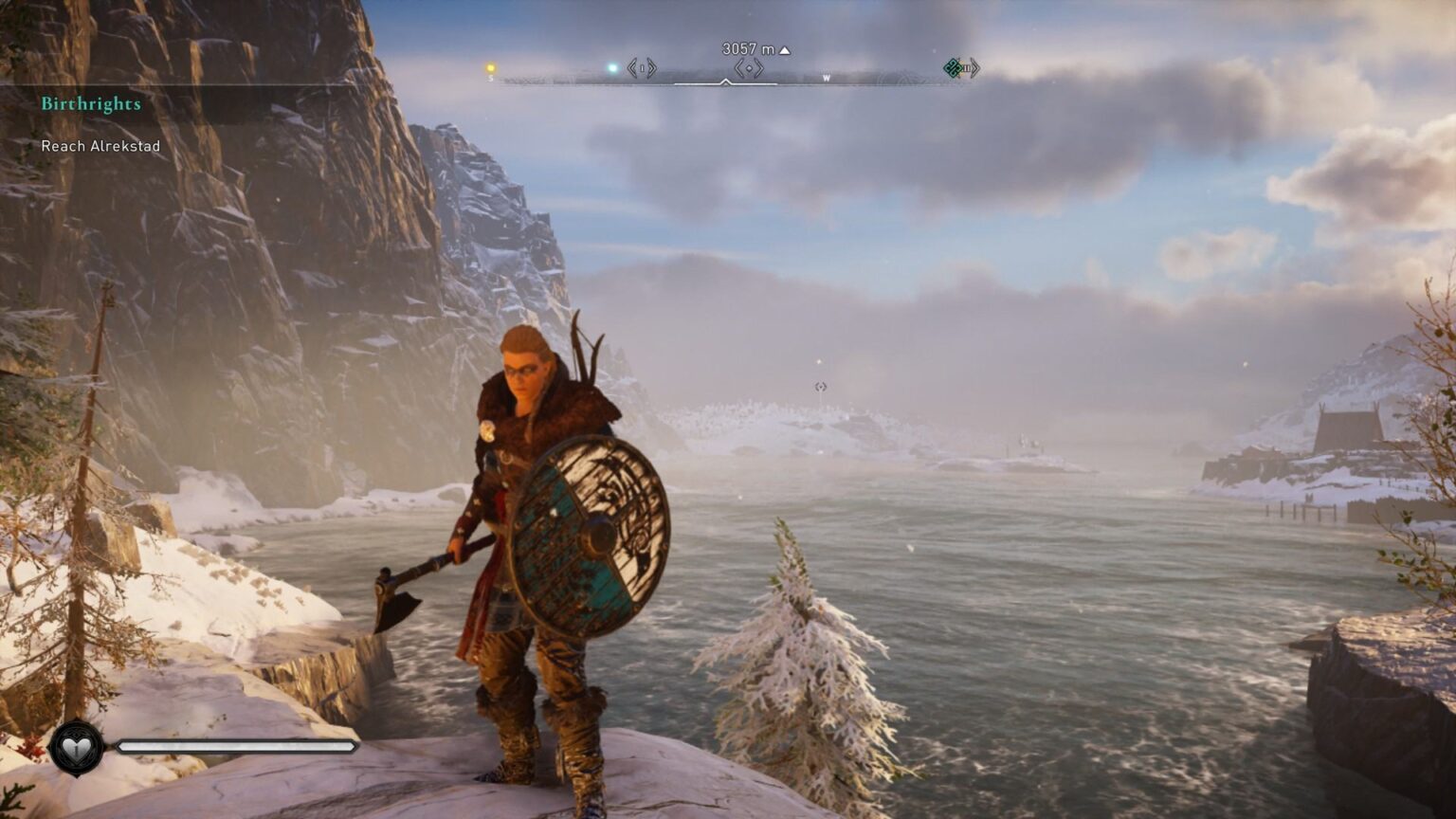Select the green trade knot icon on compass right

click(953, 70)
